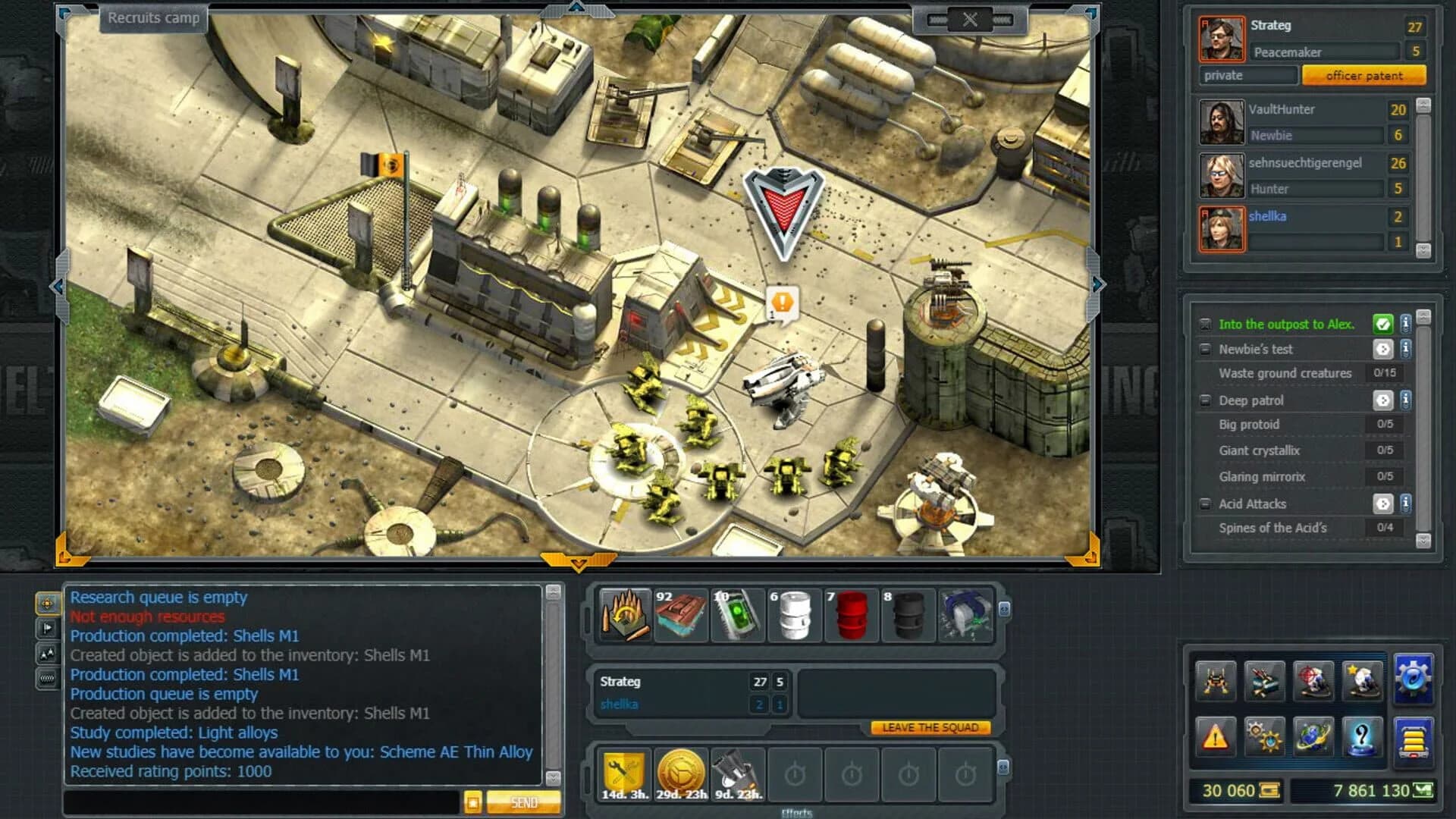Click the SEND chat button
The width and height of the screenshot is (1456, 819).
click(x=523, y=802)
